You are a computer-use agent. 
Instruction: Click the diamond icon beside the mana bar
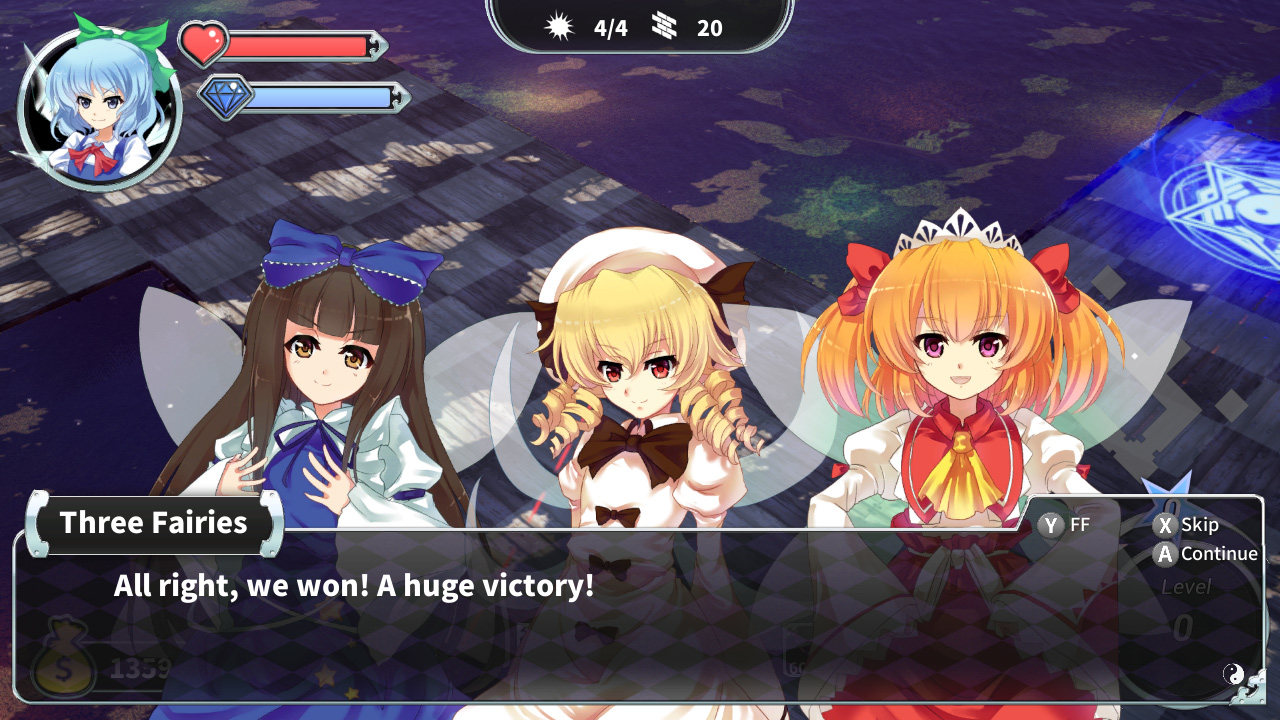point(225,97)
